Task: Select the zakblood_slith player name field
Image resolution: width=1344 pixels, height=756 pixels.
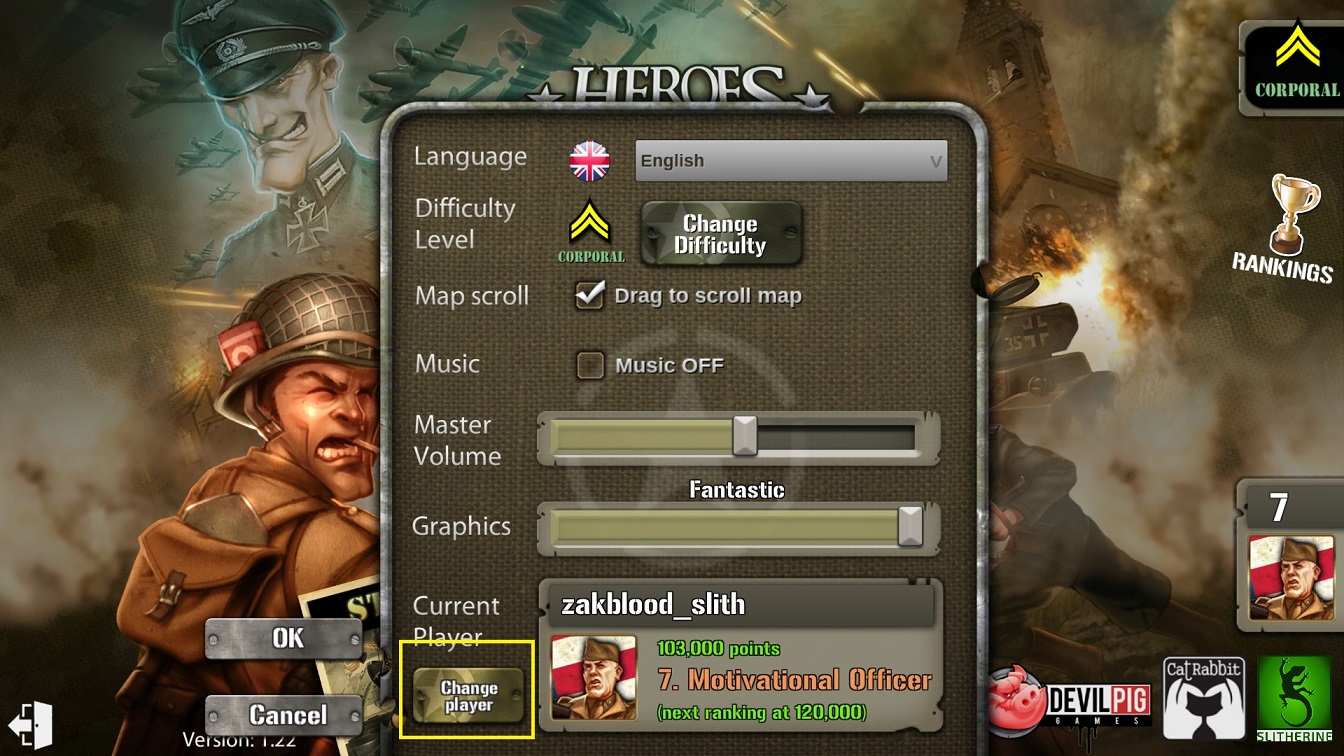Action: tap(740, 605)
